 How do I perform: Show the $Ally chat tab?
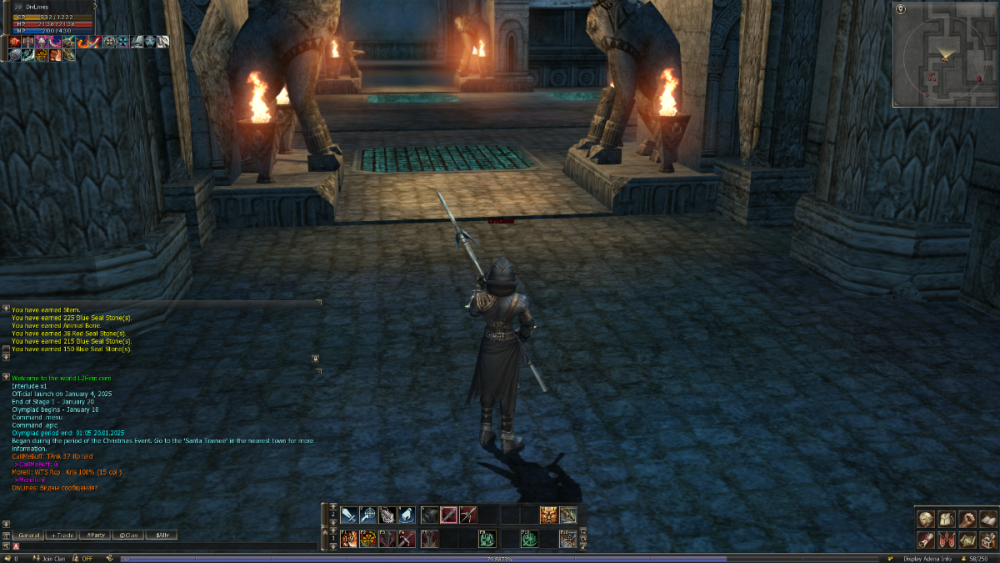[162, 536]
